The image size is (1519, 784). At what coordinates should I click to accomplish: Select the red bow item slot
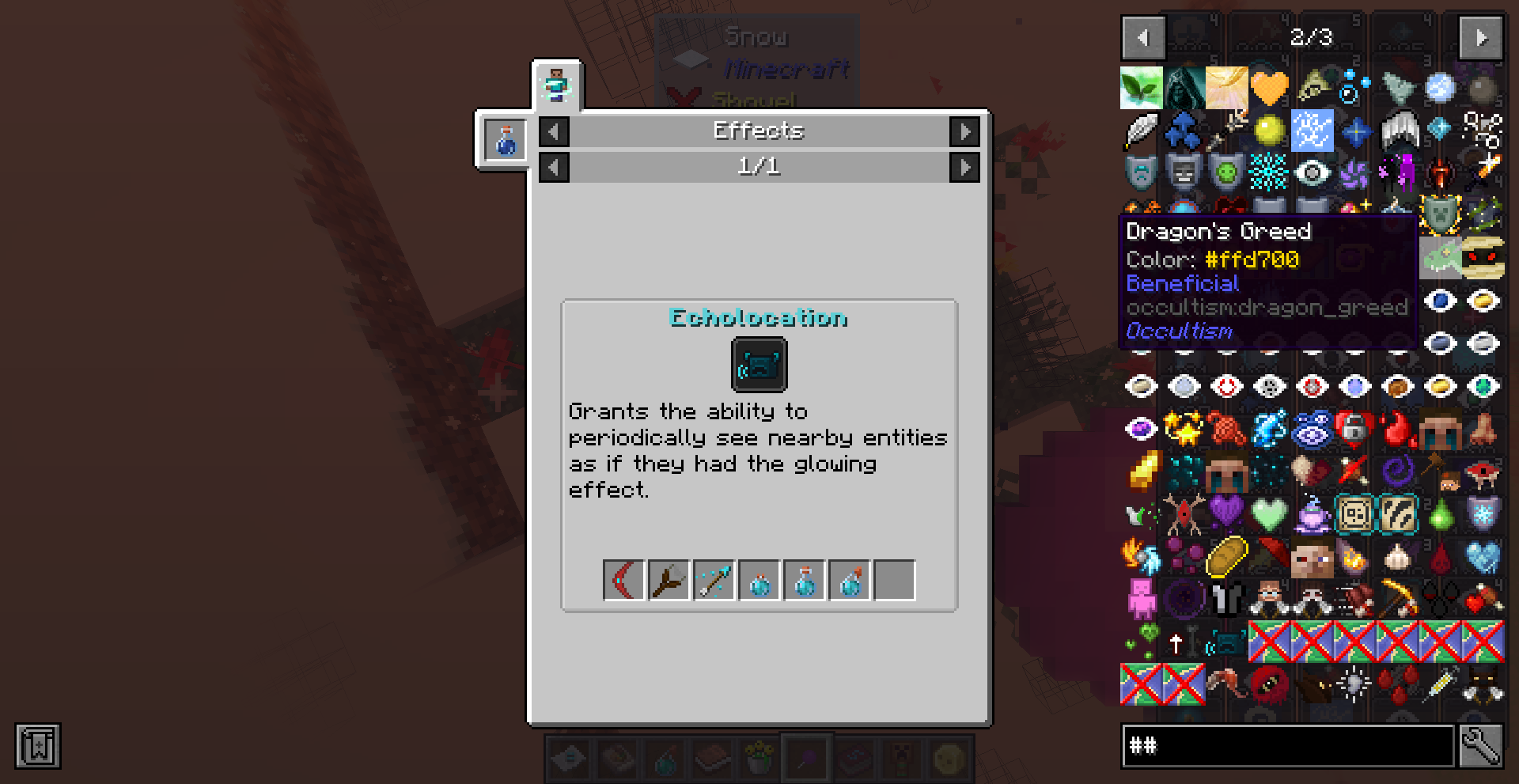[x=624, y=581]
